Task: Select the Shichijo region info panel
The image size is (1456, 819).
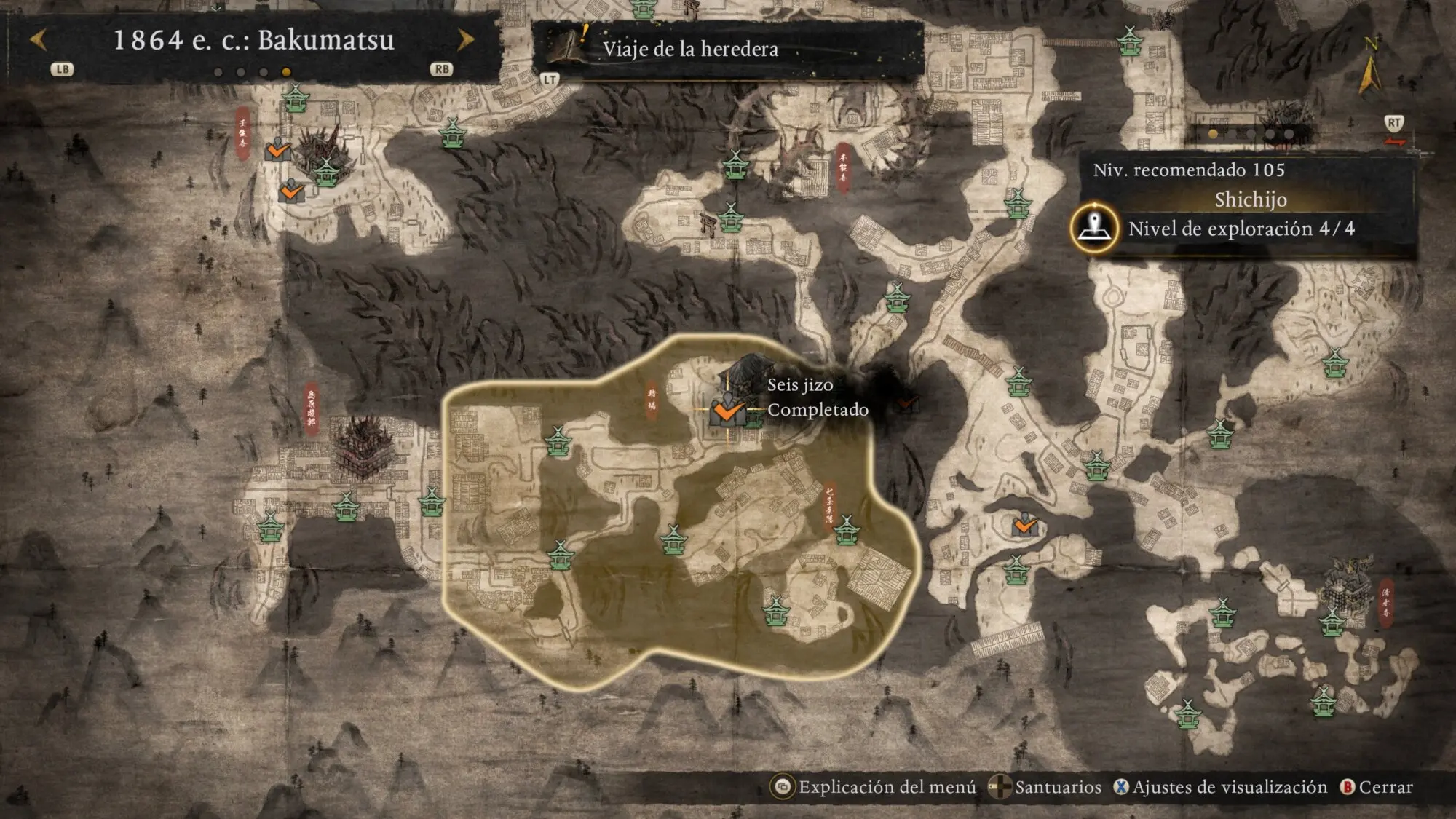Action: (x=1250, y=199)
